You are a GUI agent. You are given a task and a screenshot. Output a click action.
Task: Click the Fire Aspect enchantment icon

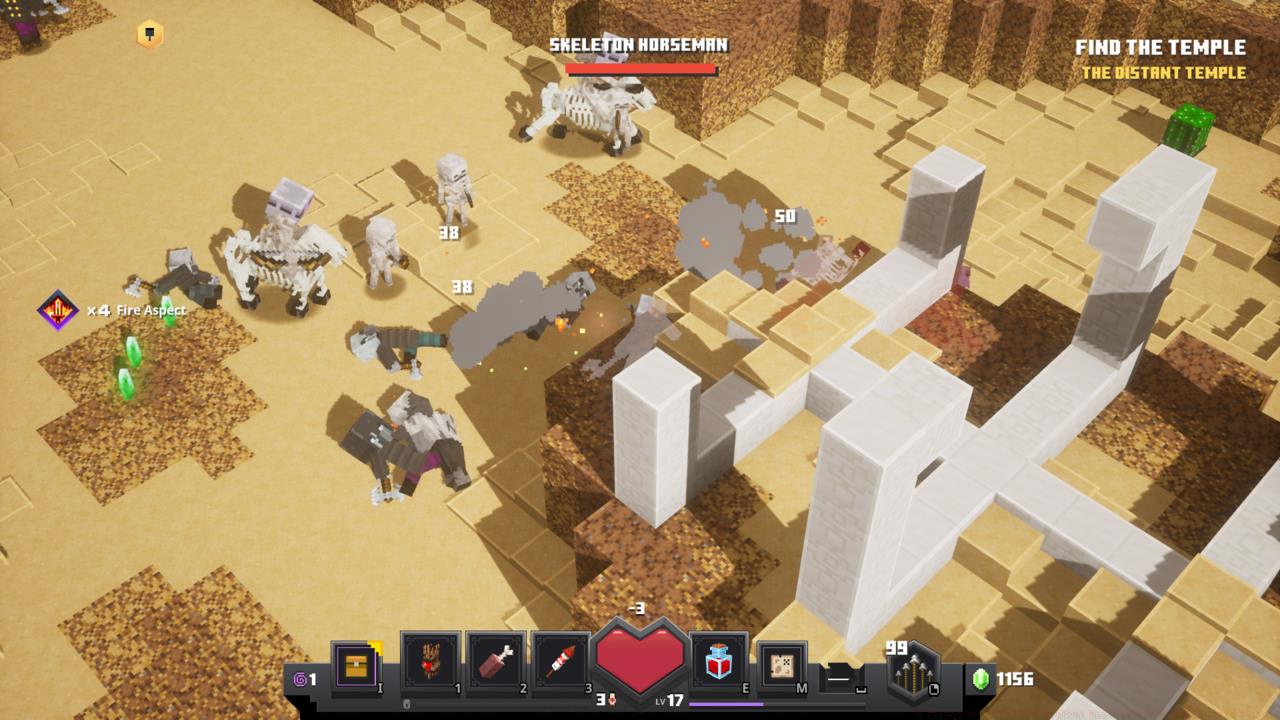(58, 311)
